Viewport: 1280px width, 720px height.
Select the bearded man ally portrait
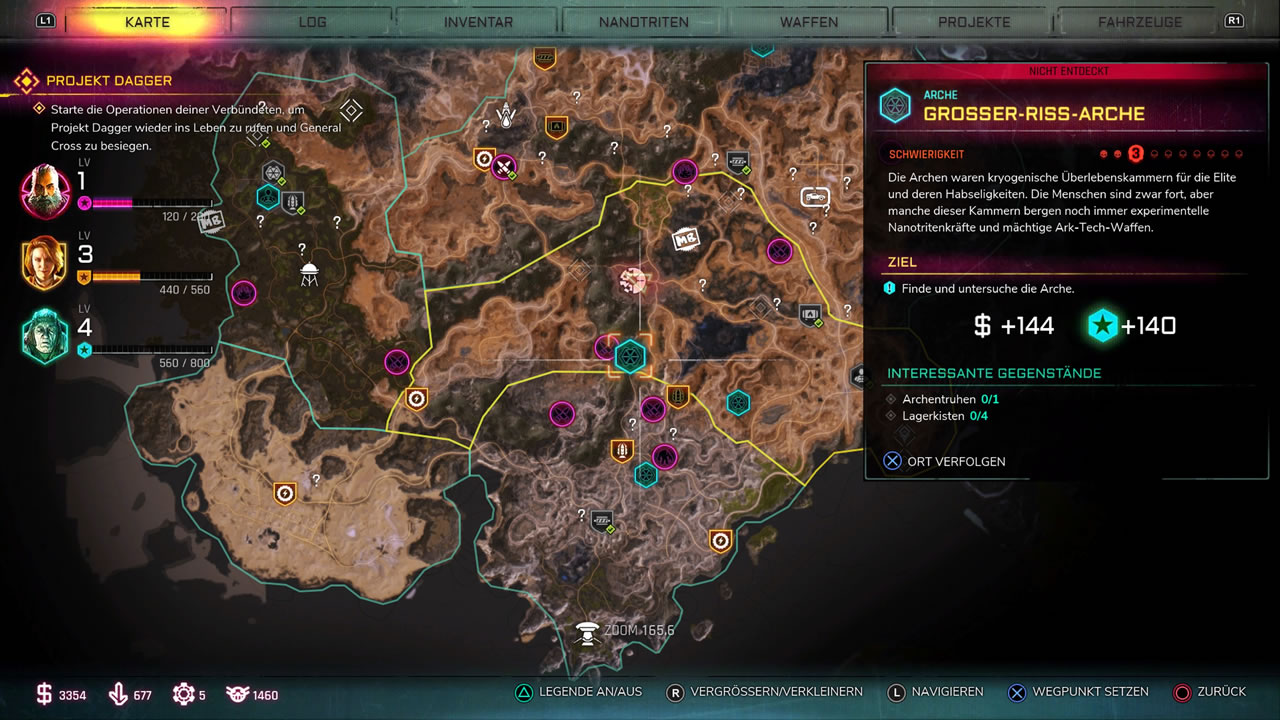point(45,191)
